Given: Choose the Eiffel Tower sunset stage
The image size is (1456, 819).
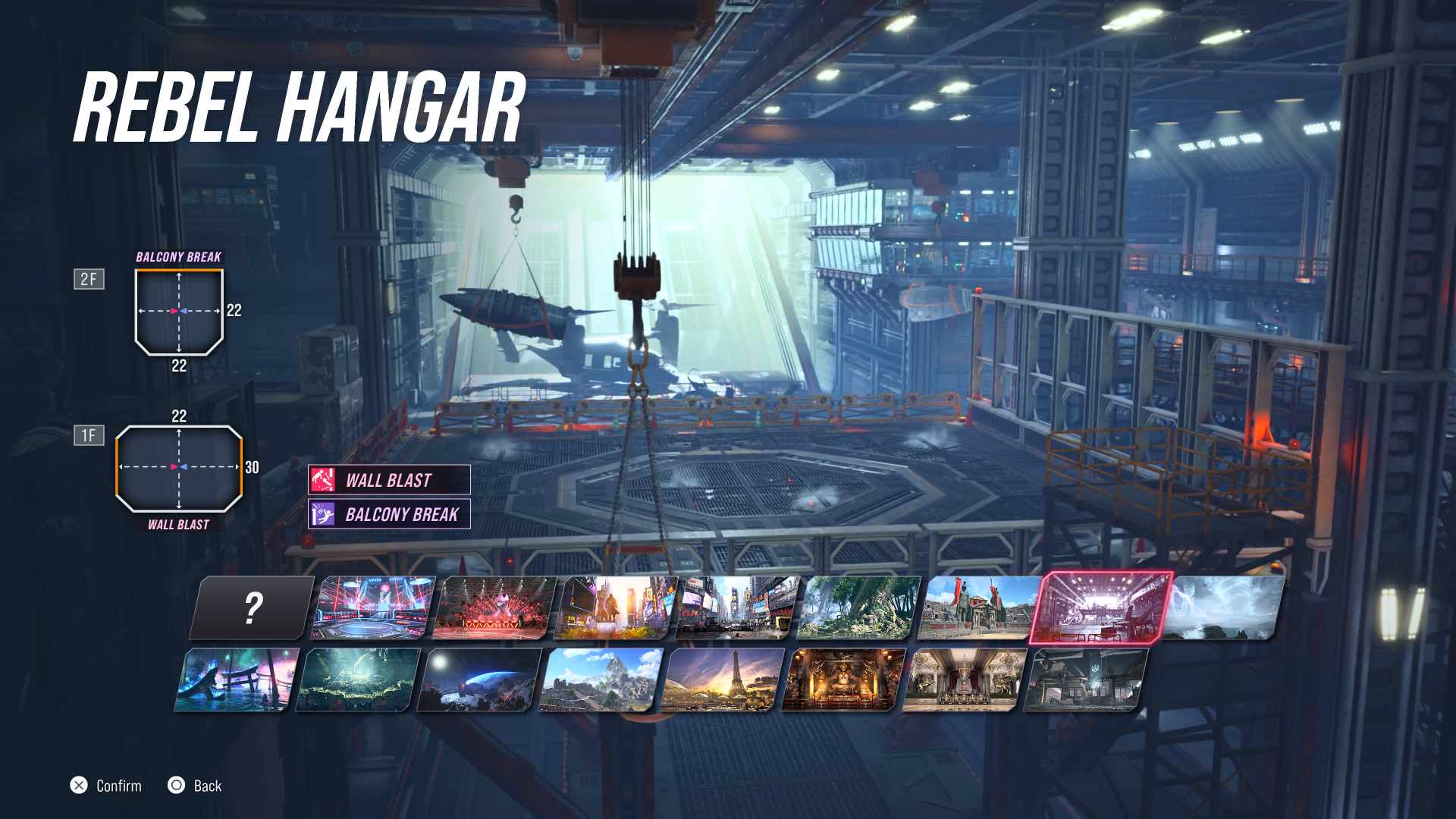Looking at the screenshot, I should coord(722,680).
